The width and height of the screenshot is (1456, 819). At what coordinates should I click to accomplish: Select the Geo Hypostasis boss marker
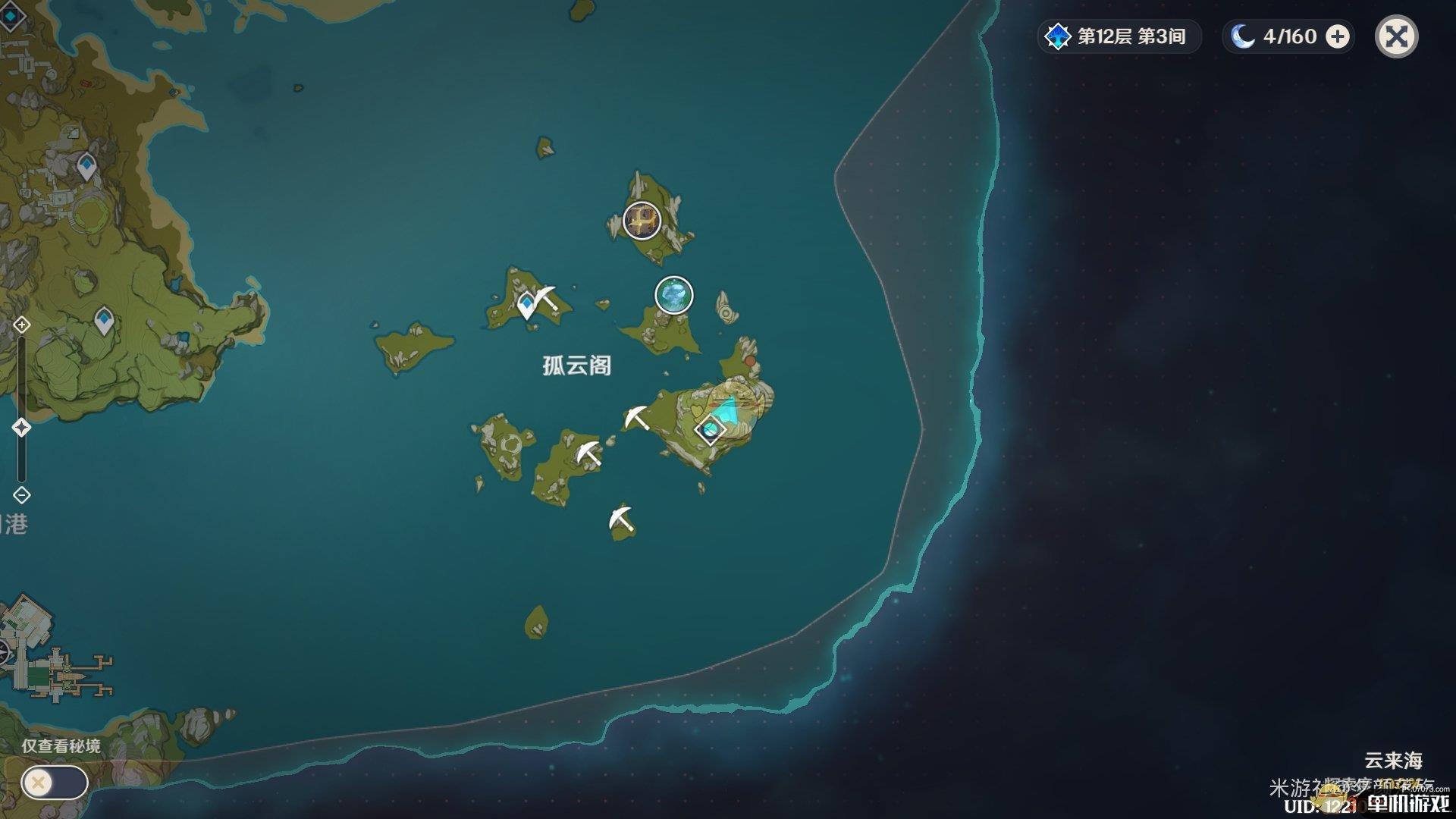pos(673,295)
